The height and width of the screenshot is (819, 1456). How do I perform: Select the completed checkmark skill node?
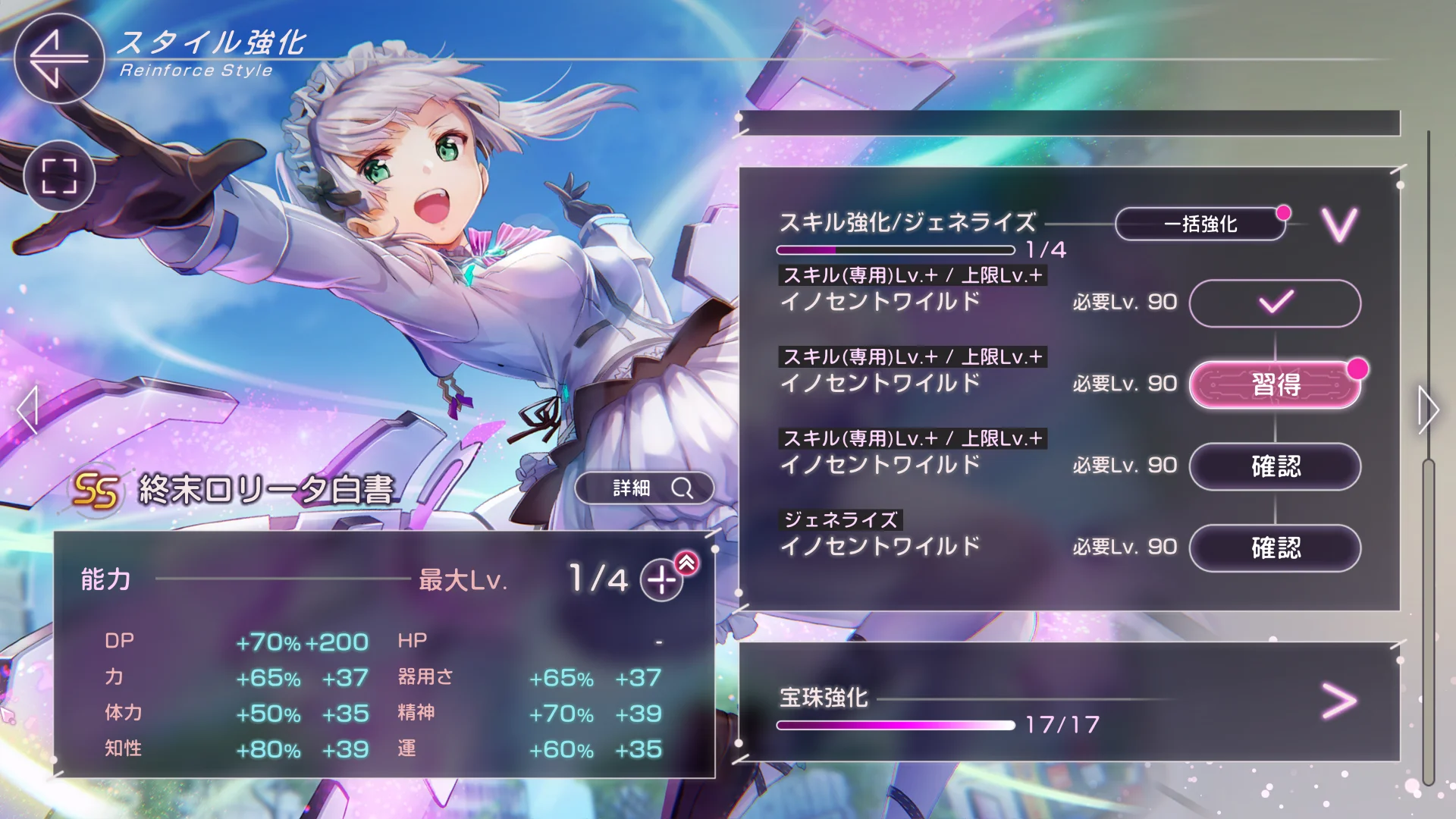click(1276, 303)
